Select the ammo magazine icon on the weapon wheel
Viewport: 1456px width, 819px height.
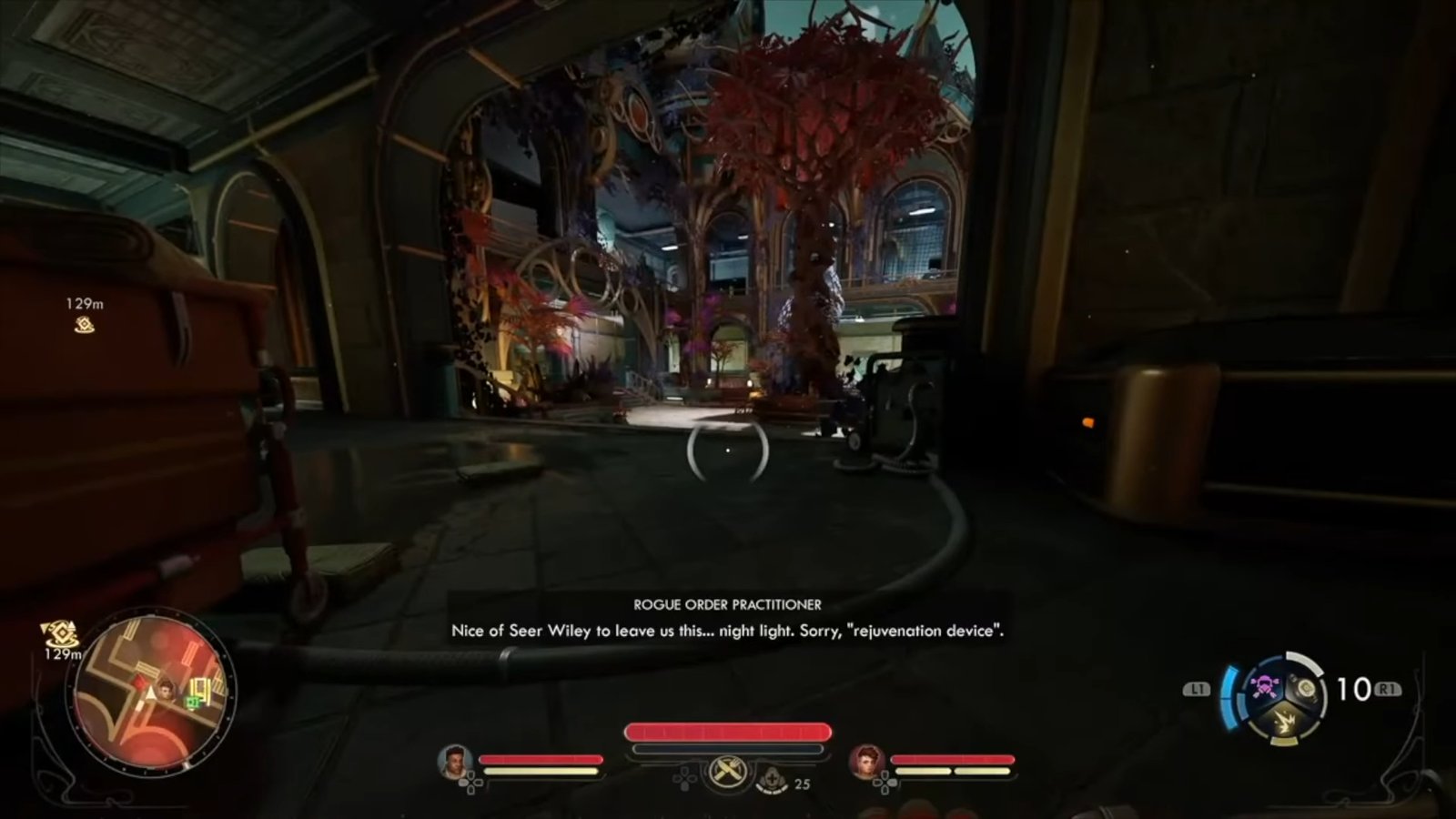click(1306, 687)
